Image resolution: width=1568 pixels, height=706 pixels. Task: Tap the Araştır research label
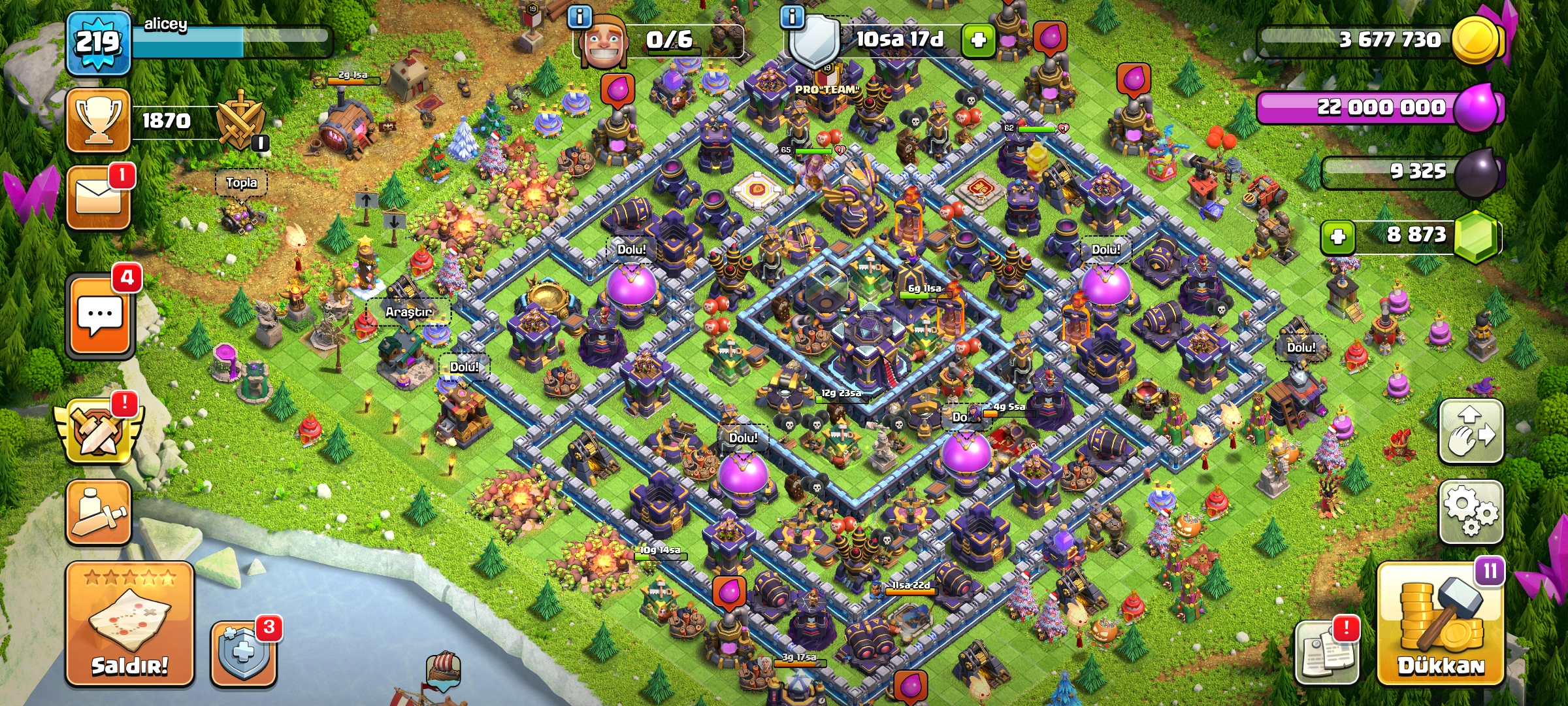[x=408, y=312]
